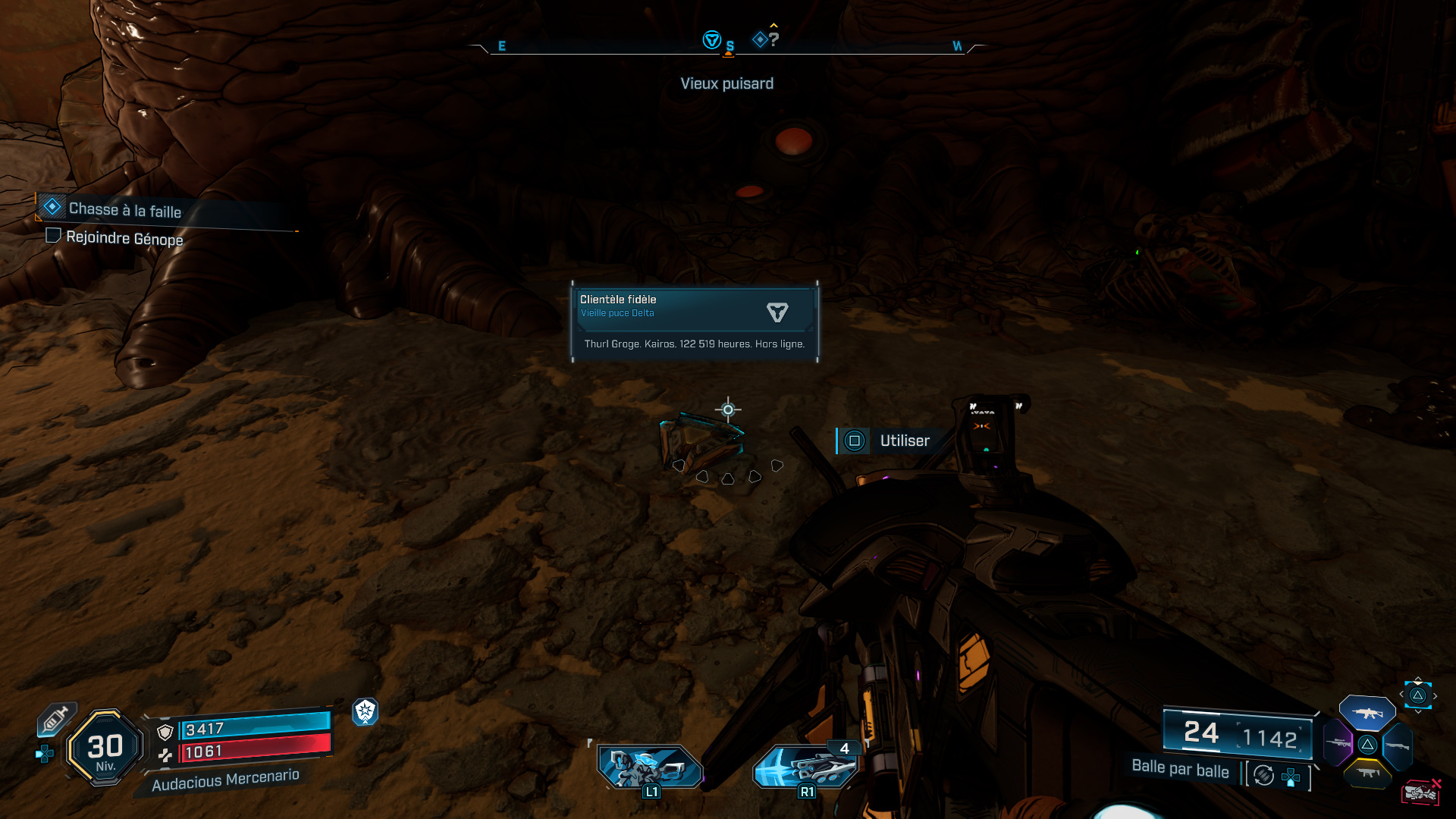Open the Chasse à la faille quest tracker

125,209
